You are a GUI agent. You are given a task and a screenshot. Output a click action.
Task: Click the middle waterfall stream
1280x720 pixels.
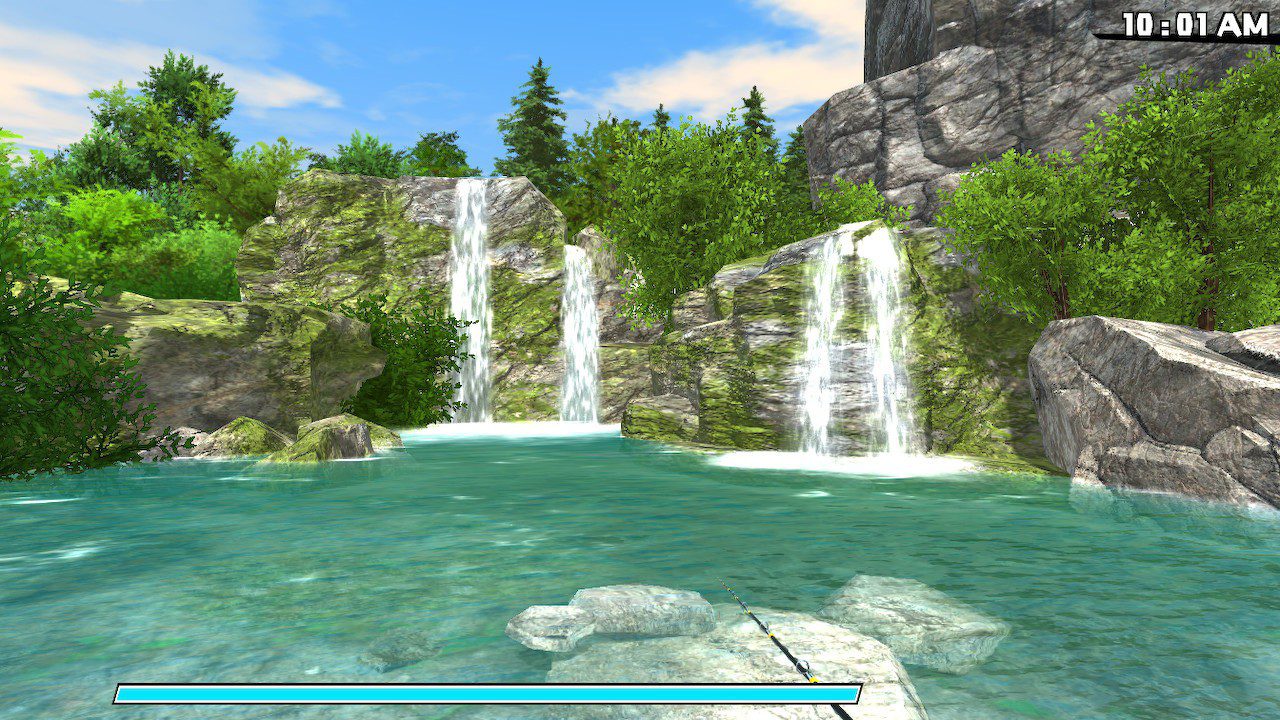575,330
